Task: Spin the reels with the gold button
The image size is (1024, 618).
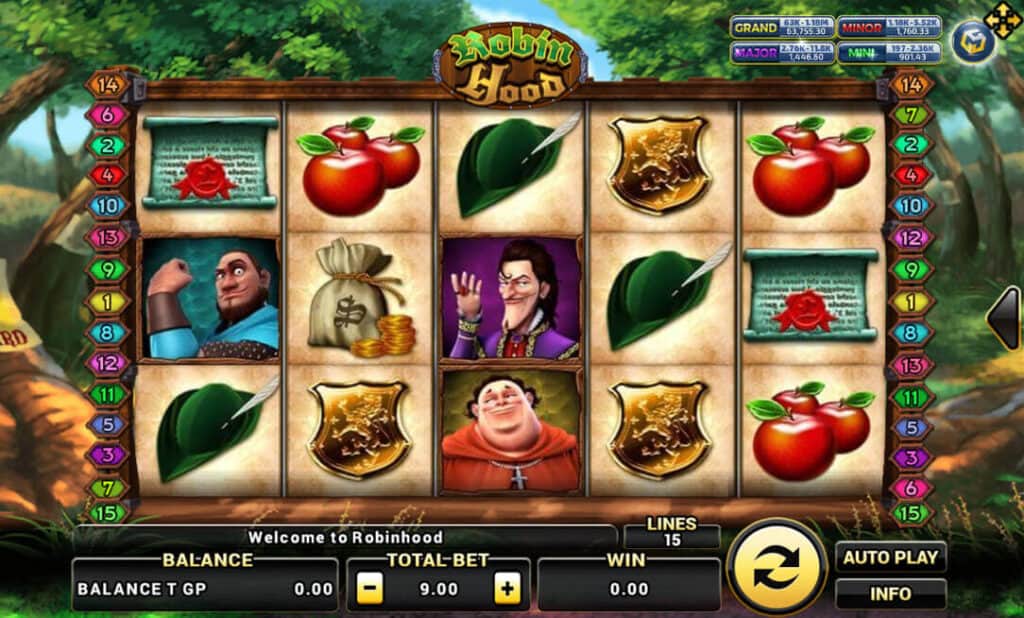Action: [777, 568]
